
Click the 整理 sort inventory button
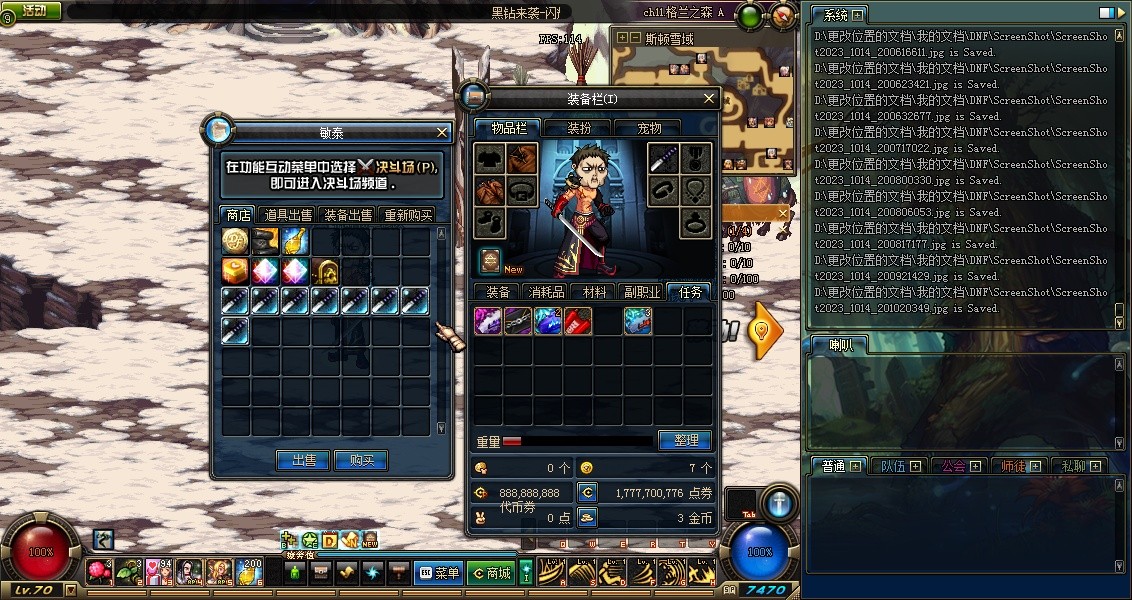click(x=685, y=440)
